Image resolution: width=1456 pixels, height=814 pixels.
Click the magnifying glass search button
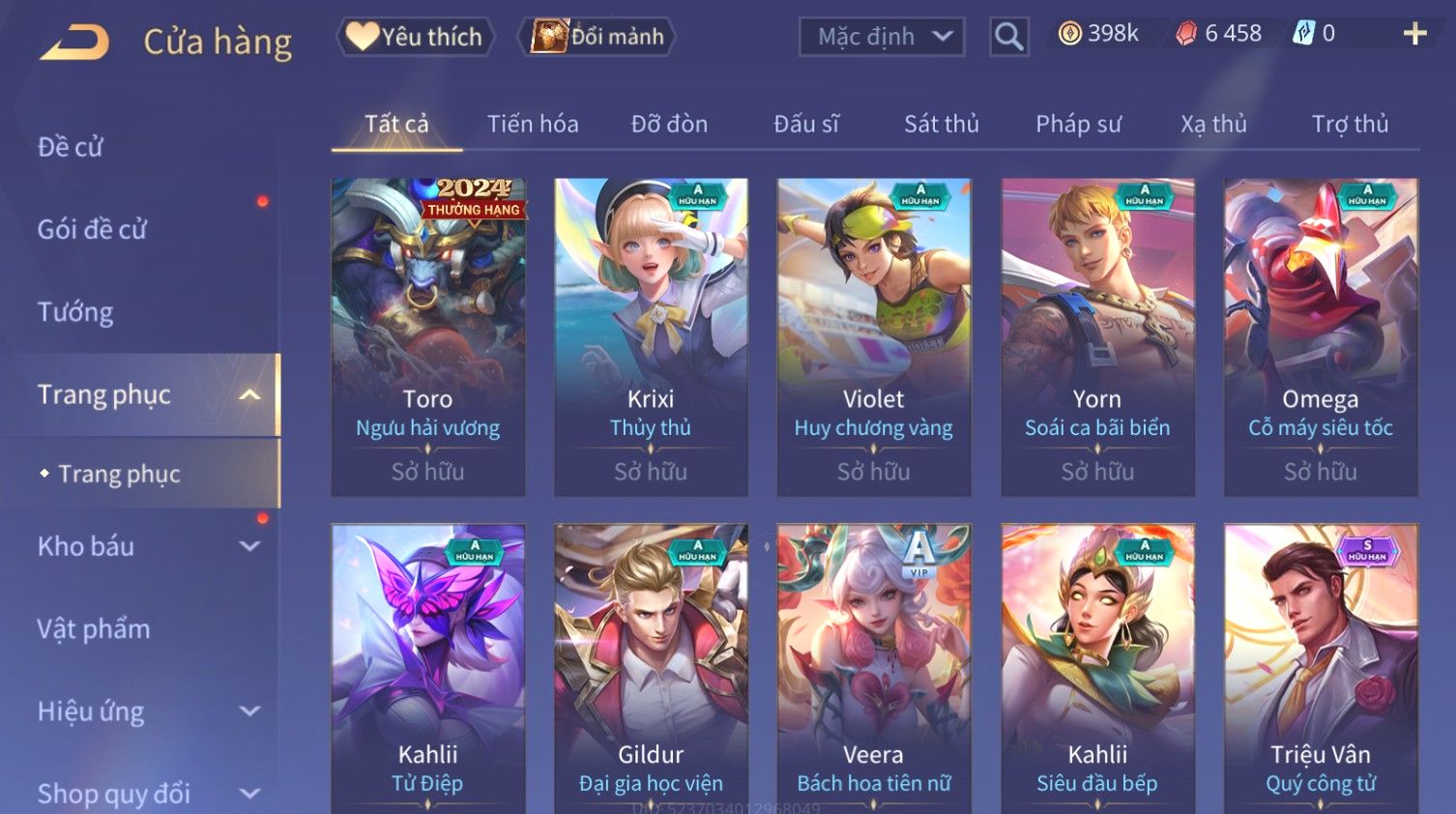coord(1008,37)
